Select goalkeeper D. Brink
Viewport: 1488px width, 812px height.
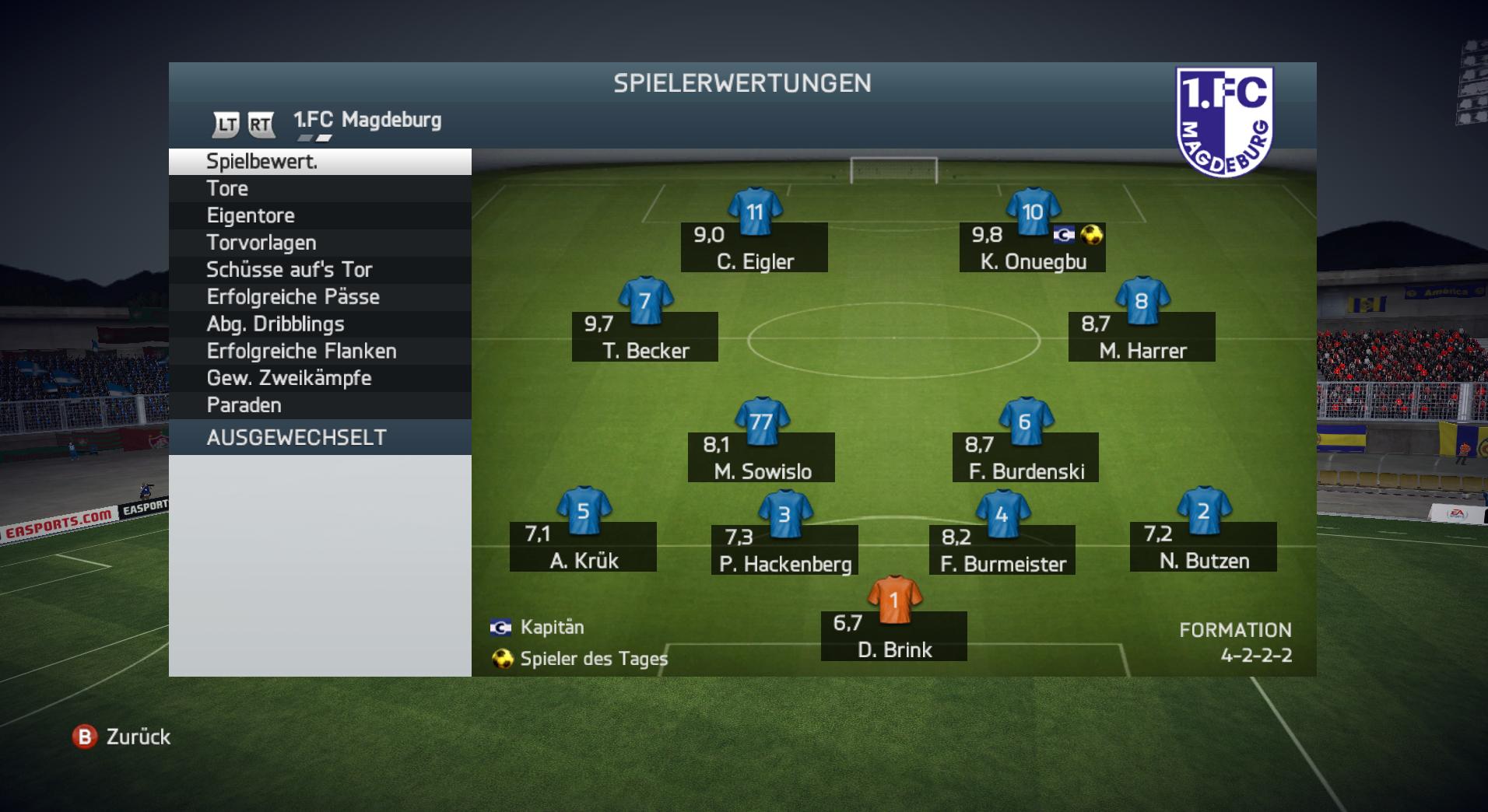point(894,635)
